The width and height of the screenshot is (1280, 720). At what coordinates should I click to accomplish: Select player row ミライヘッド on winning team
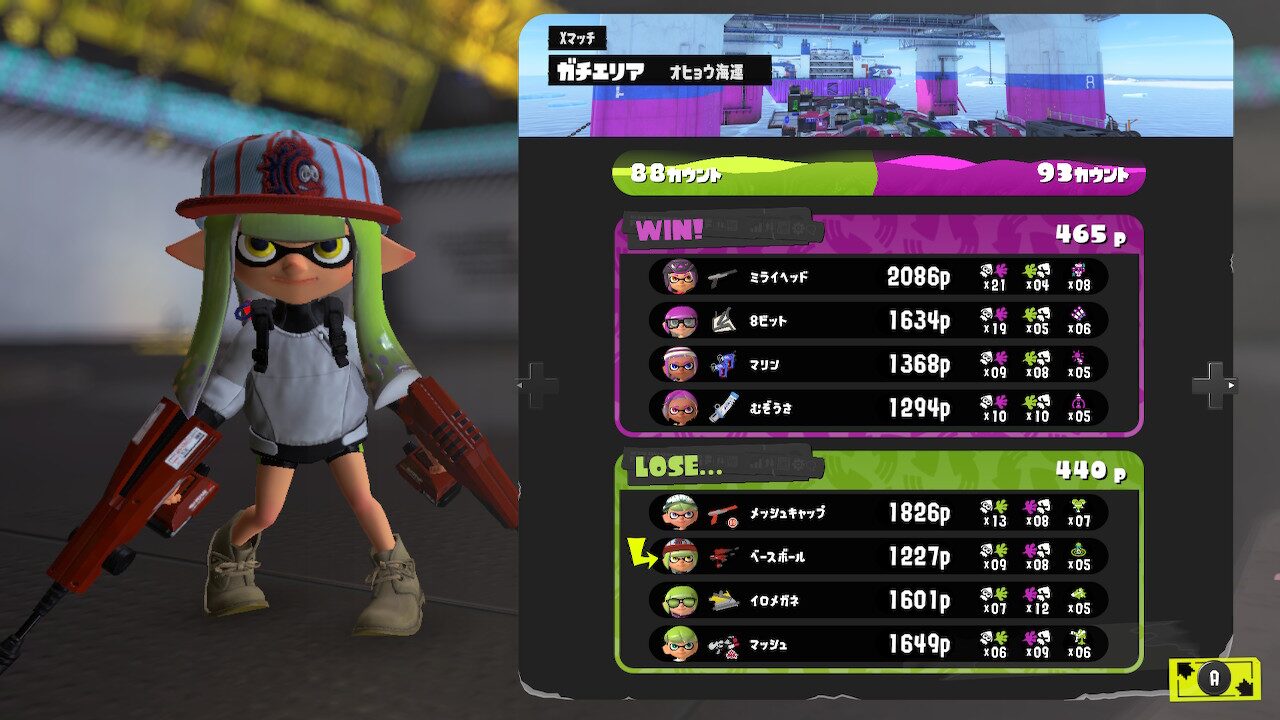[x=878, y=277]
